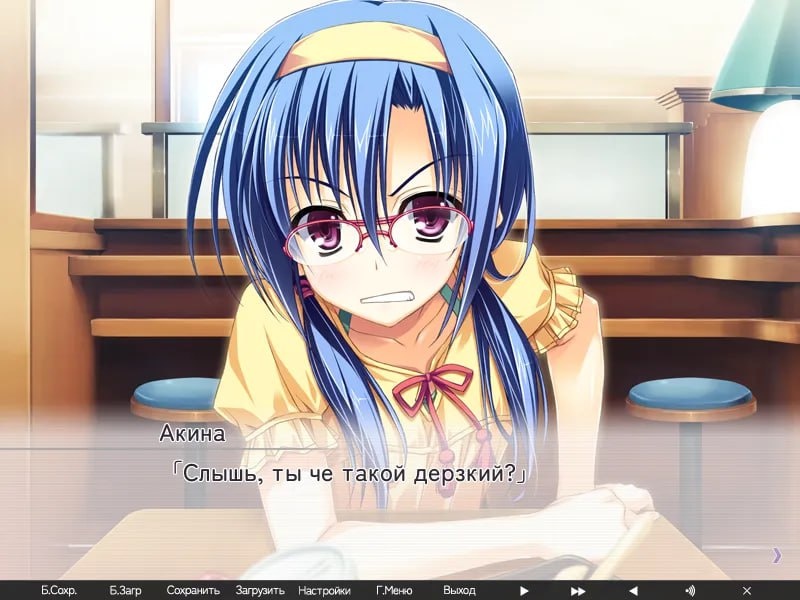Screen dimensions: 800x600
Task: Choose Выход to exit the game
Action: pos(459,591)
